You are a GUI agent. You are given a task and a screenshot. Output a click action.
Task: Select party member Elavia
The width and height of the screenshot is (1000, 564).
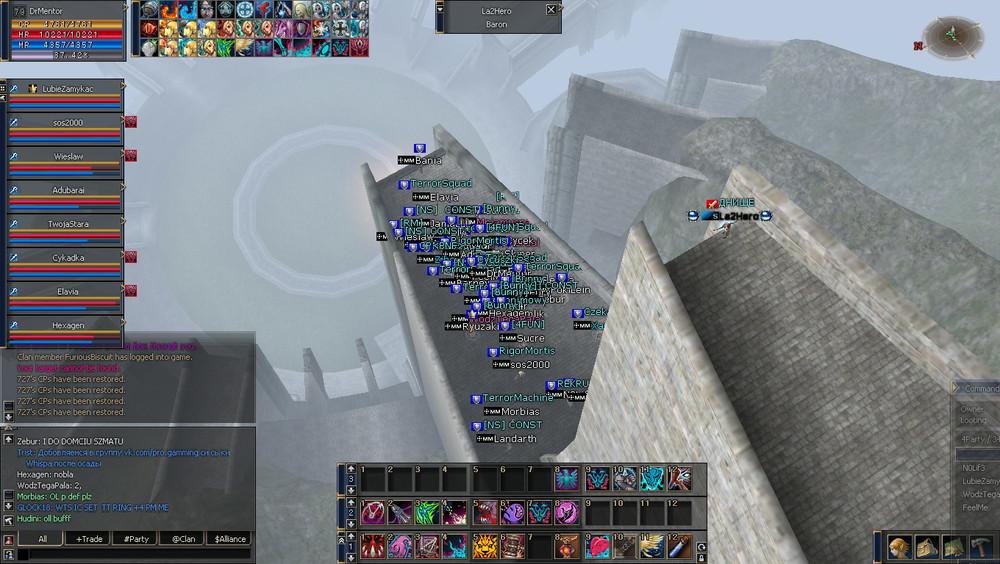(x=66, y=292)
